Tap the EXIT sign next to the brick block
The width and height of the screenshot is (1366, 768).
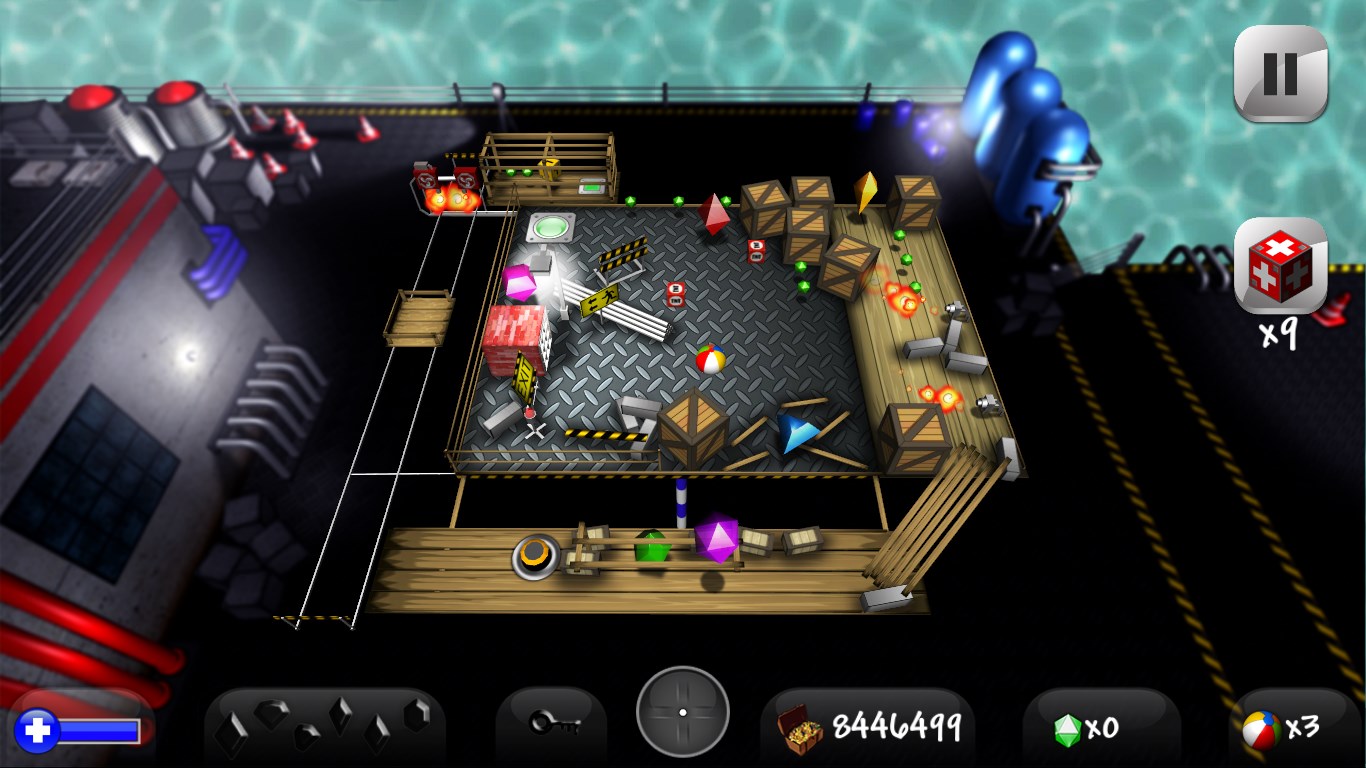523,378
